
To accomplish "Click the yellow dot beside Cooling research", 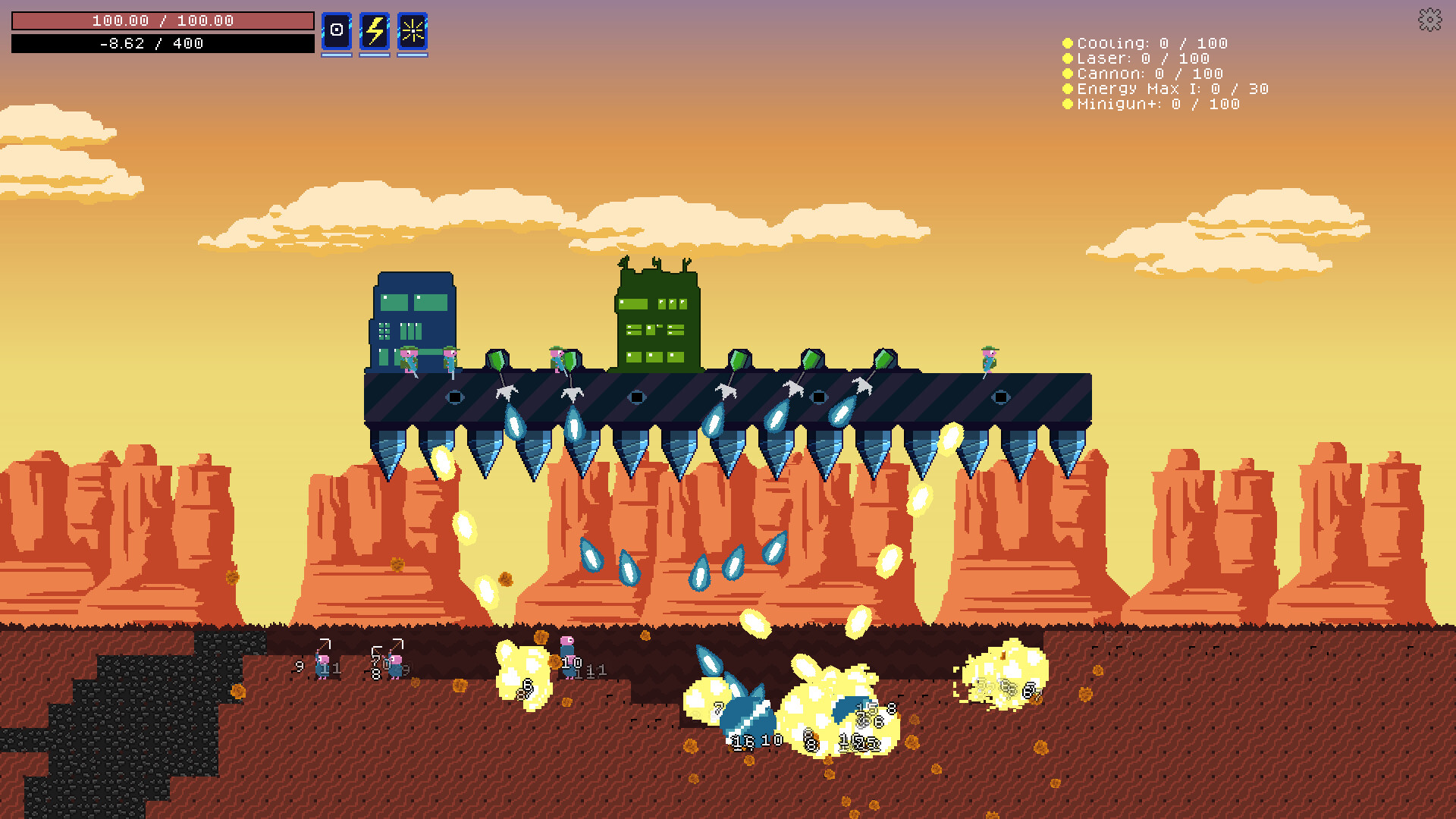I will tap(1068, 43).
